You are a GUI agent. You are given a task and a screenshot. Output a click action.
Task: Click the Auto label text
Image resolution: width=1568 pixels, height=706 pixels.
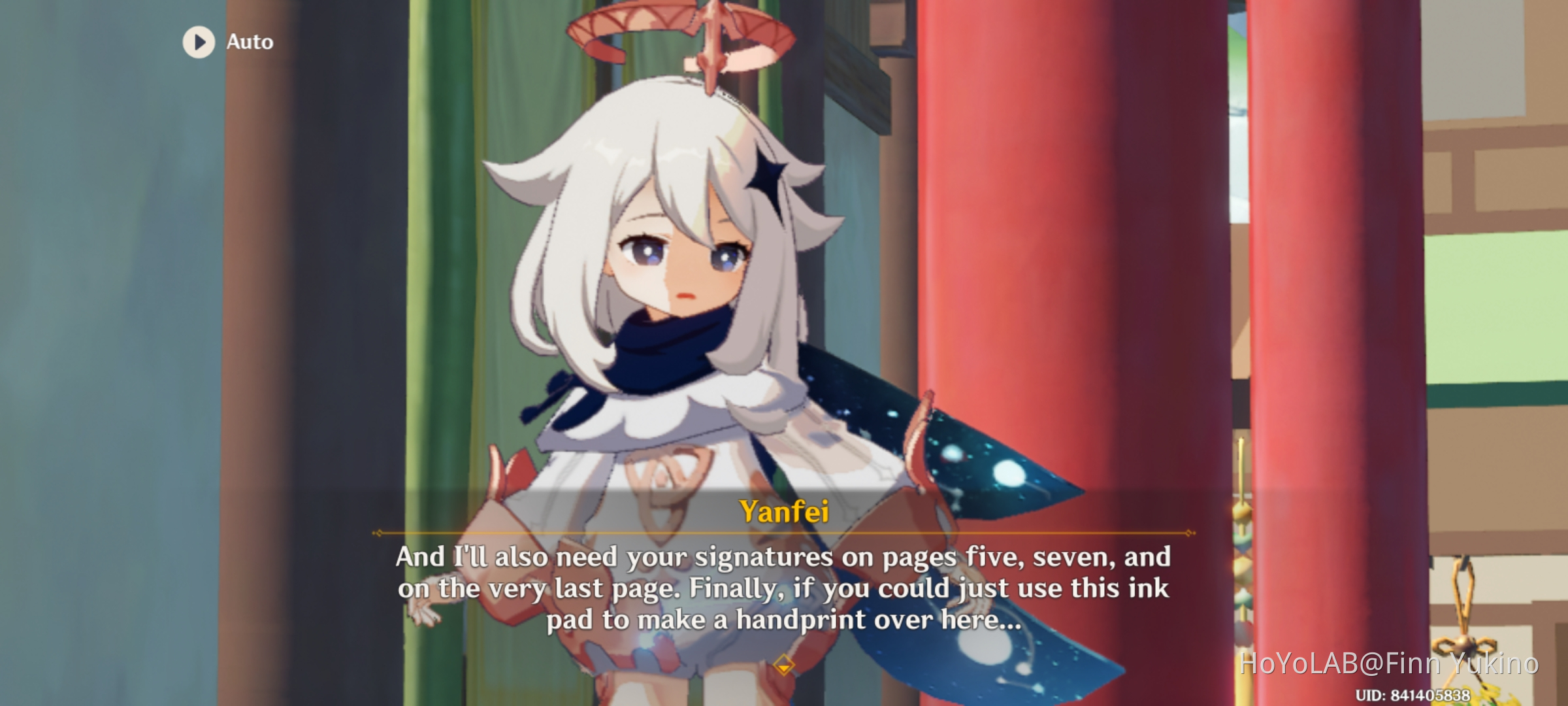click(x=249, y=42)
